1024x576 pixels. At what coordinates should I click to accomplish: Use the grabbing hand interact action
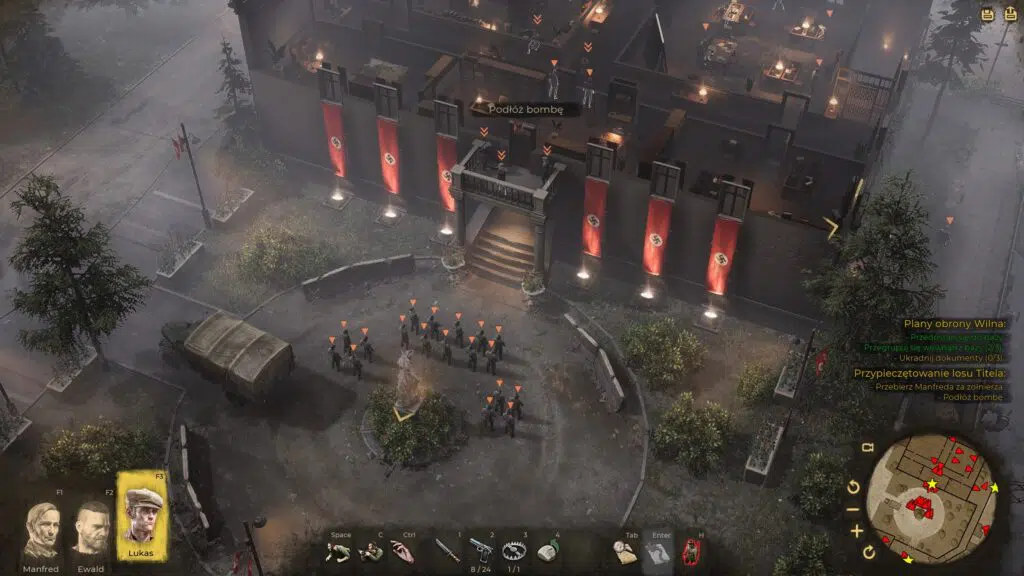tap(402, 551)
